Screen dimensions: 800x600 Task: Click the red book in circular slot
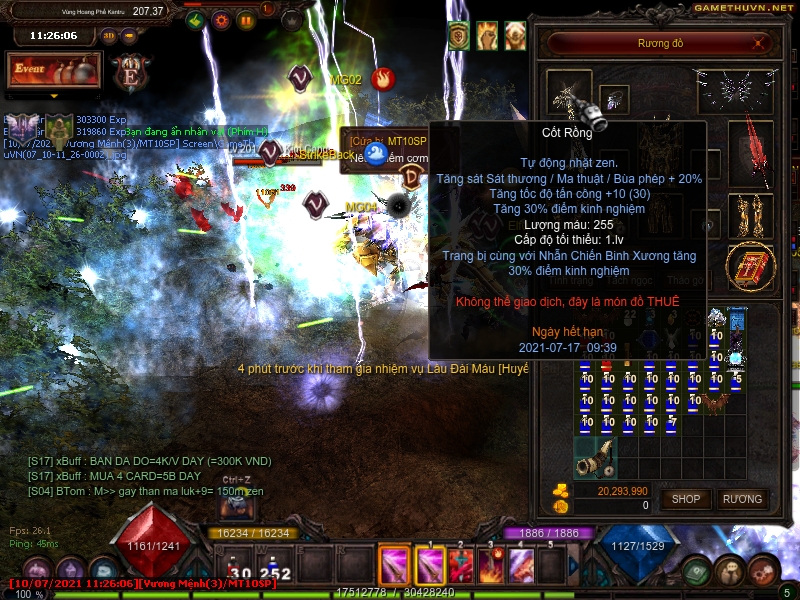point(750,269)
